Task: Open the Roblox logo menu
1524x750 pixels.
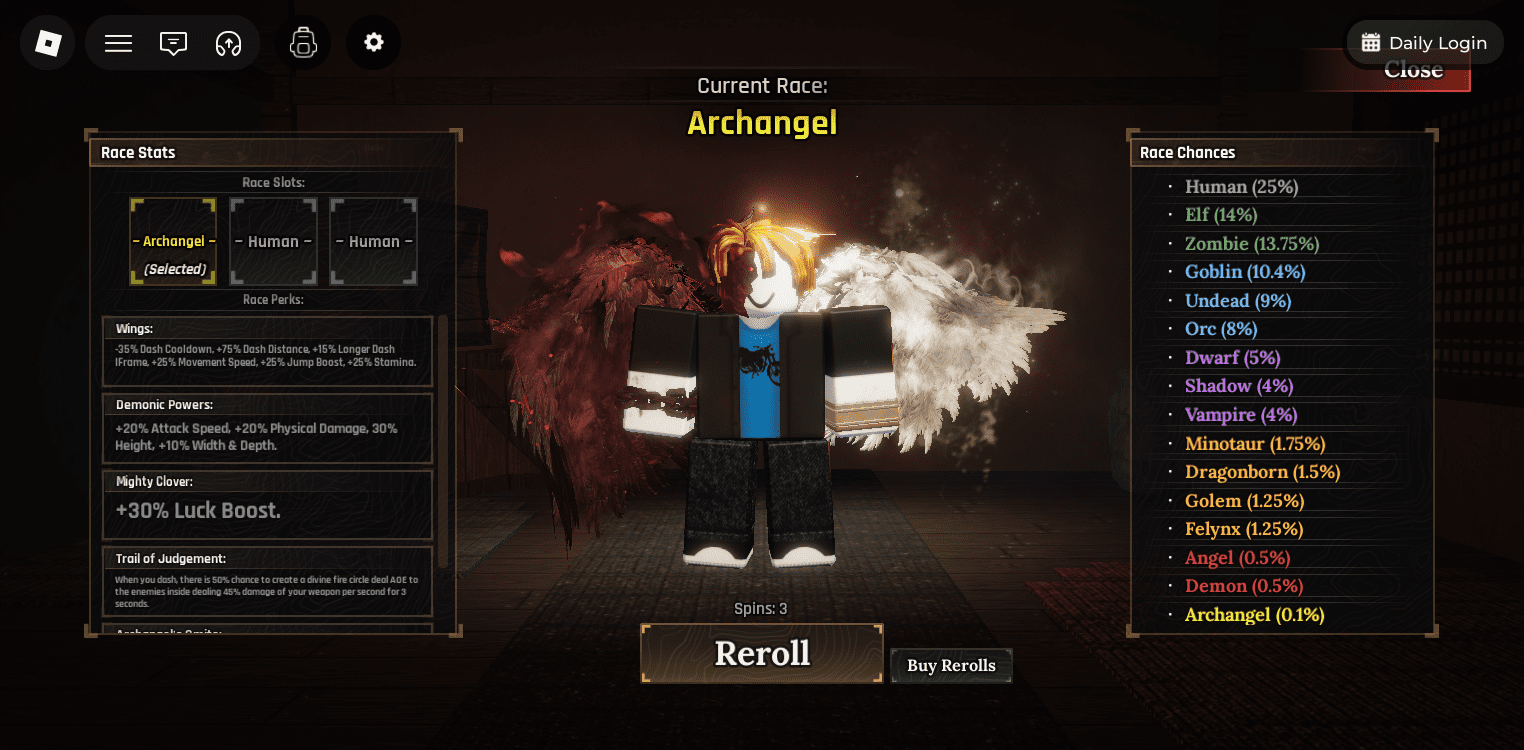Action: pos(48,43)
